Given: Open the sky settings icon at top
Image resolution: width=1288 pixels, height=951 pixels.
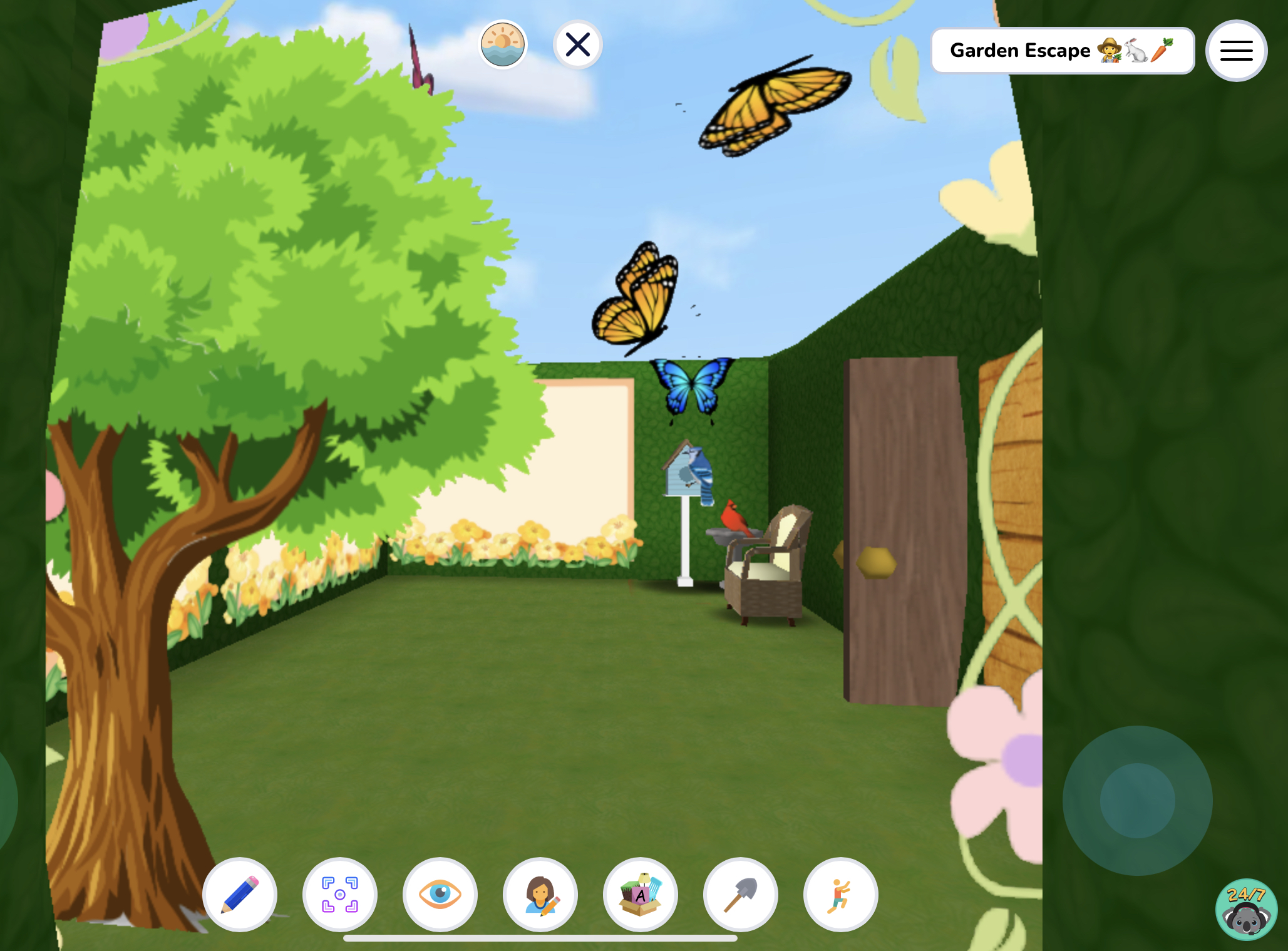Looking at the screenshot, I should point(503,44).
